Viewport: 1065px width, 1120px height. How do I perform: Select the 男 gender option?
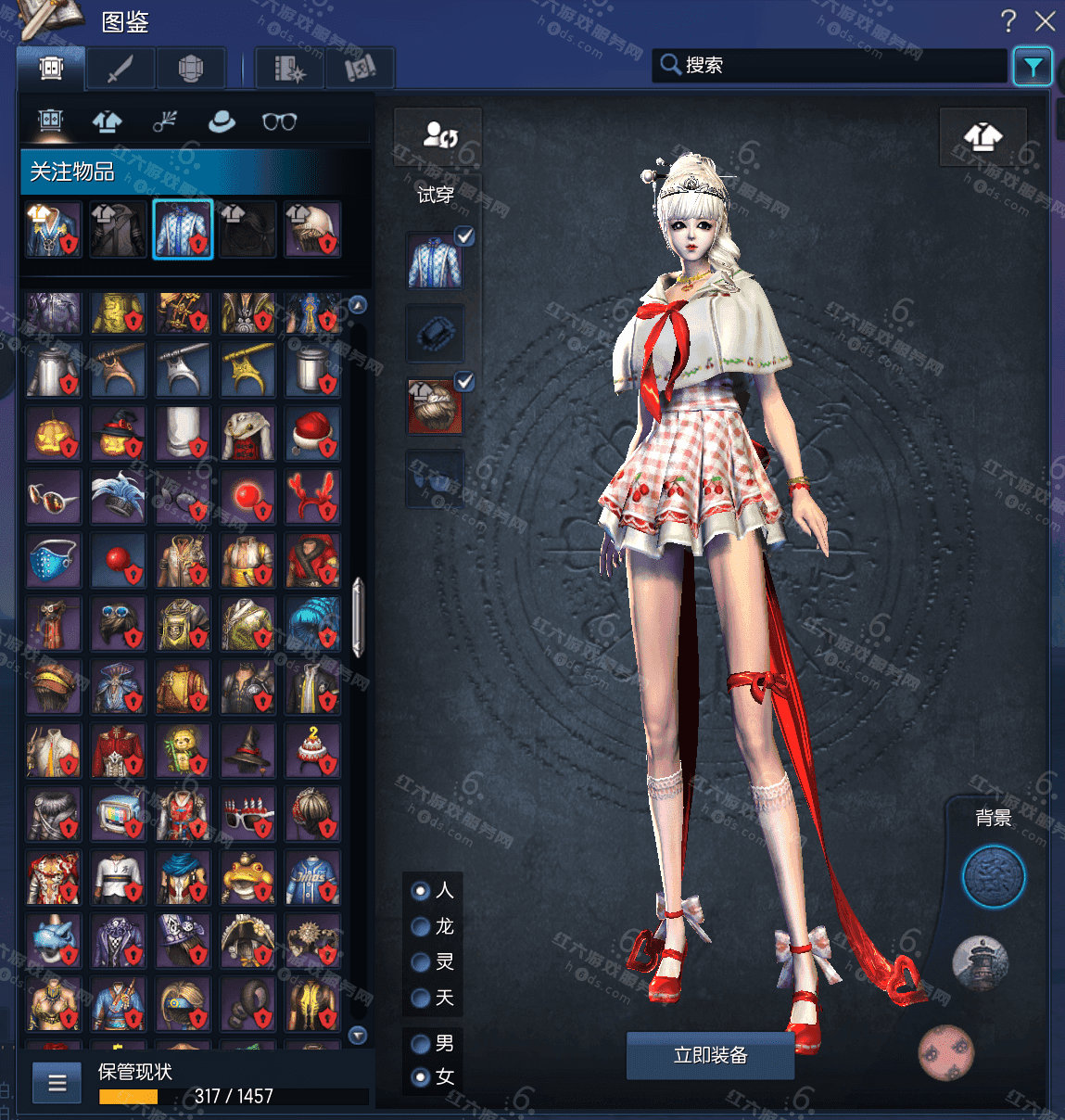click(421, 1044)
